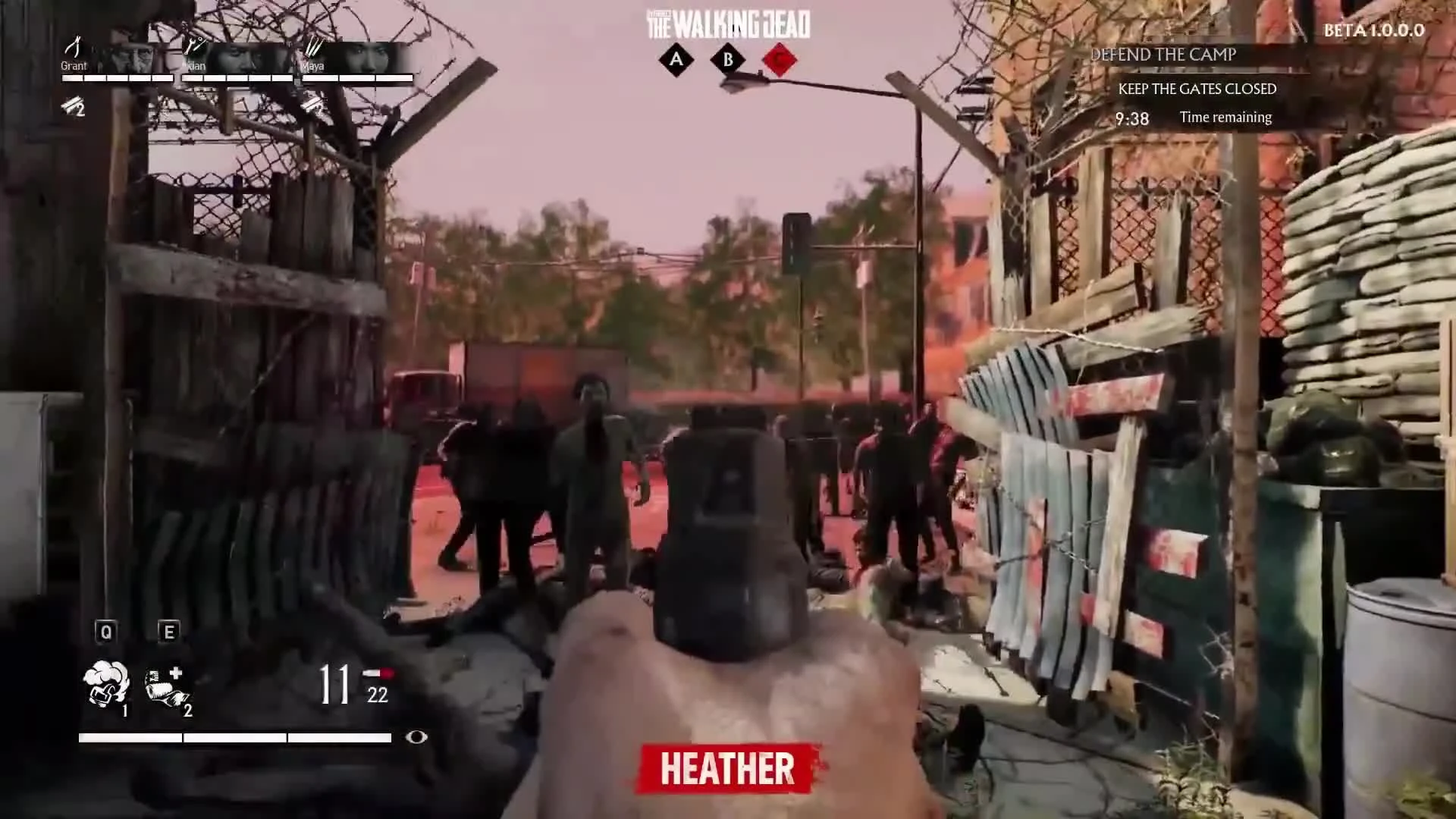Click the HEATHER name banner

pyautogui.click(x=724, y=767)
